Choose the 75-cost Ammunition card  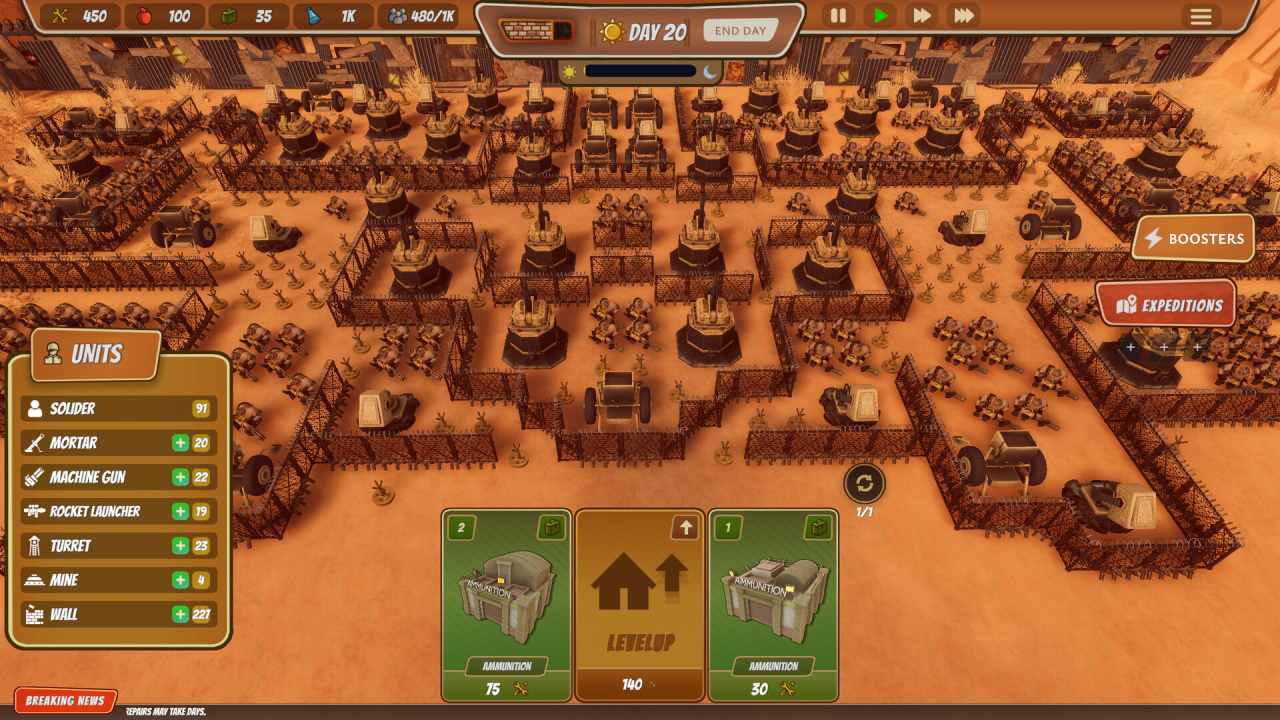point(507,605)
